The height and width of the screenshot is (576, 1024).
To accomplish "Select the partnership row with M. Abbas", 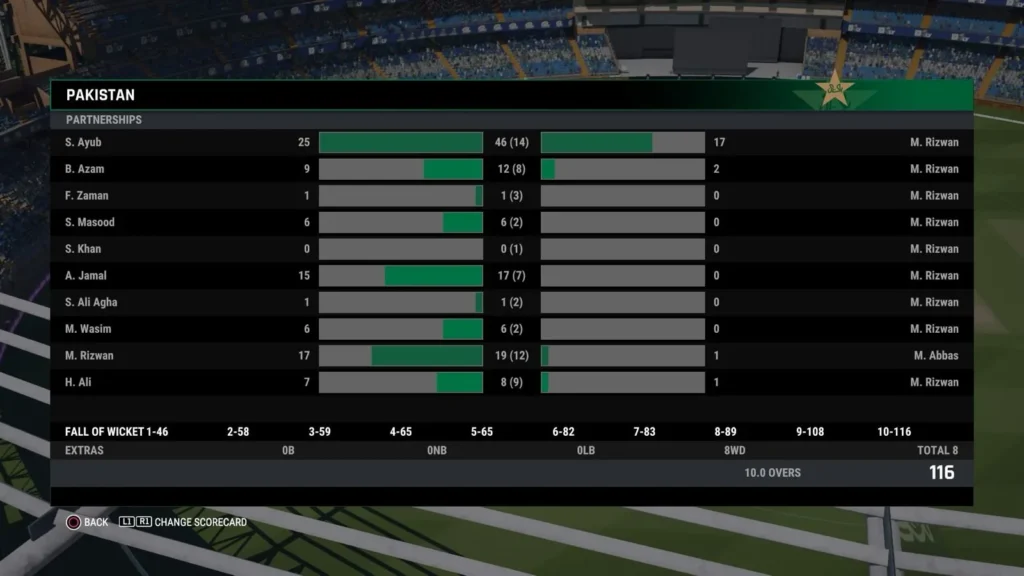I will [511, 356].
